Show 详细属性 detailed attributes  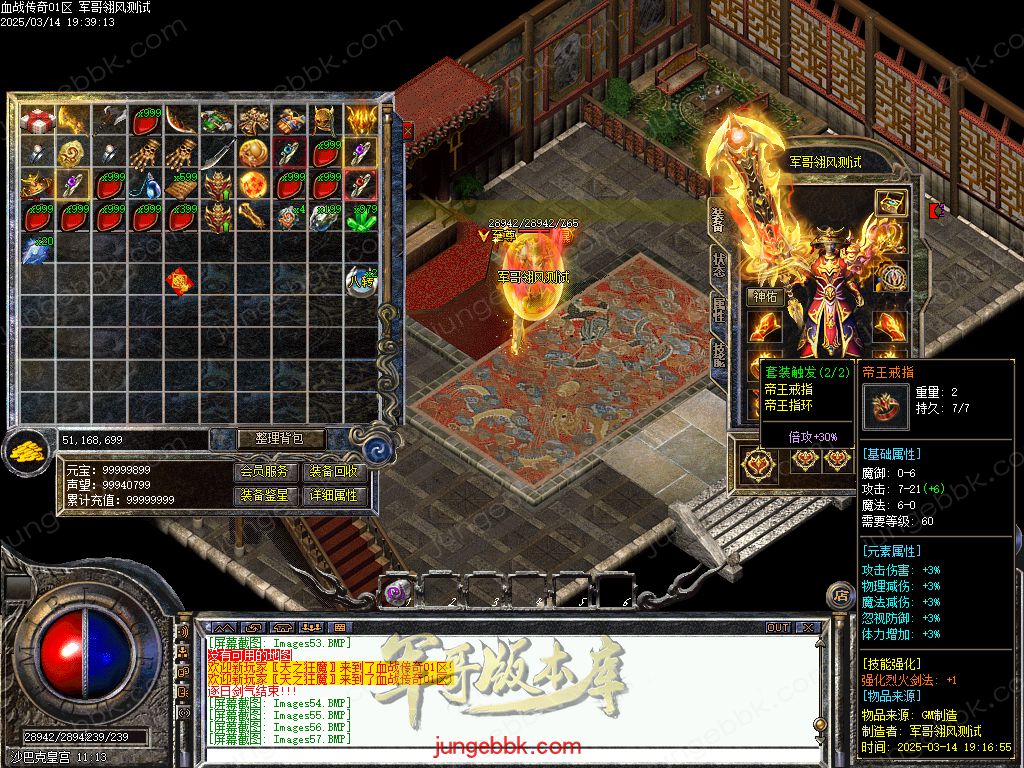point(334,495)
